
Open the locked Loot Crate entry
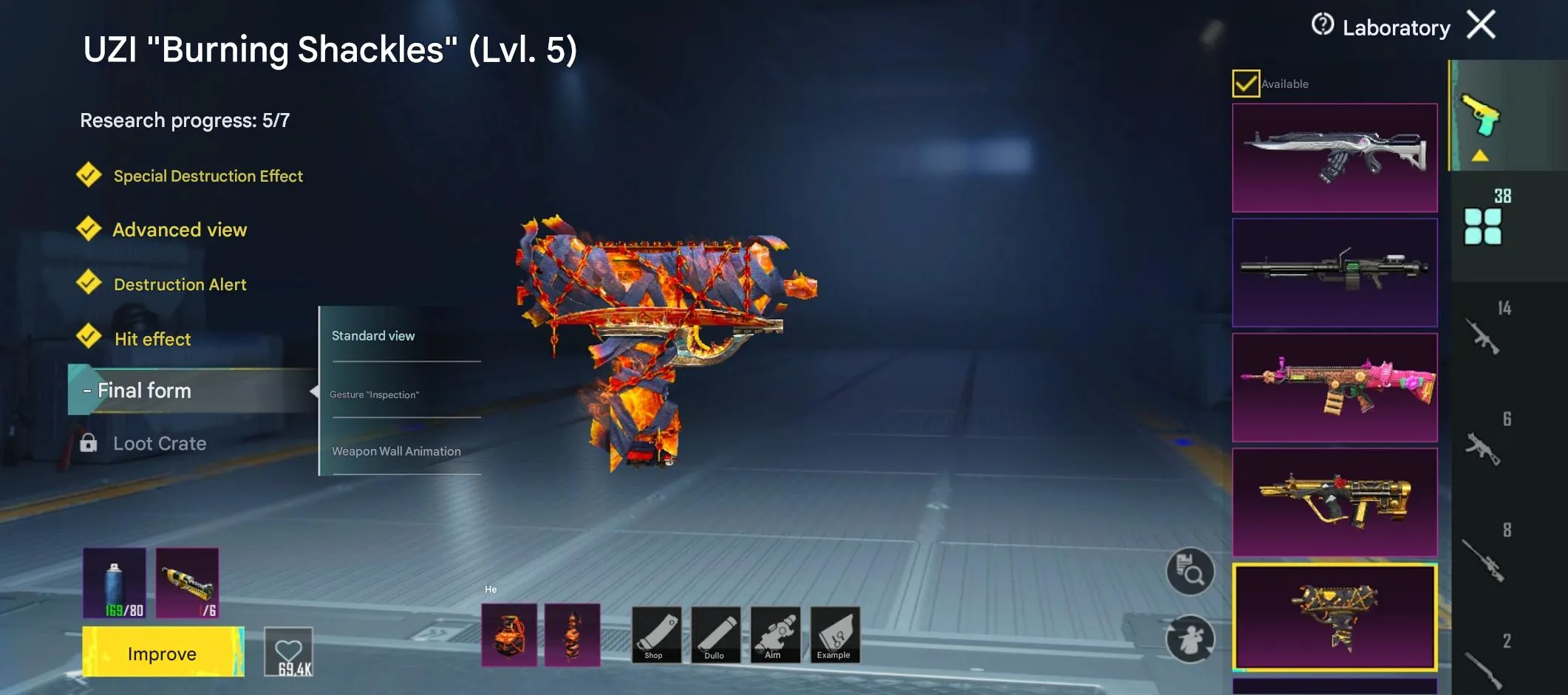[x=160, y=443]
